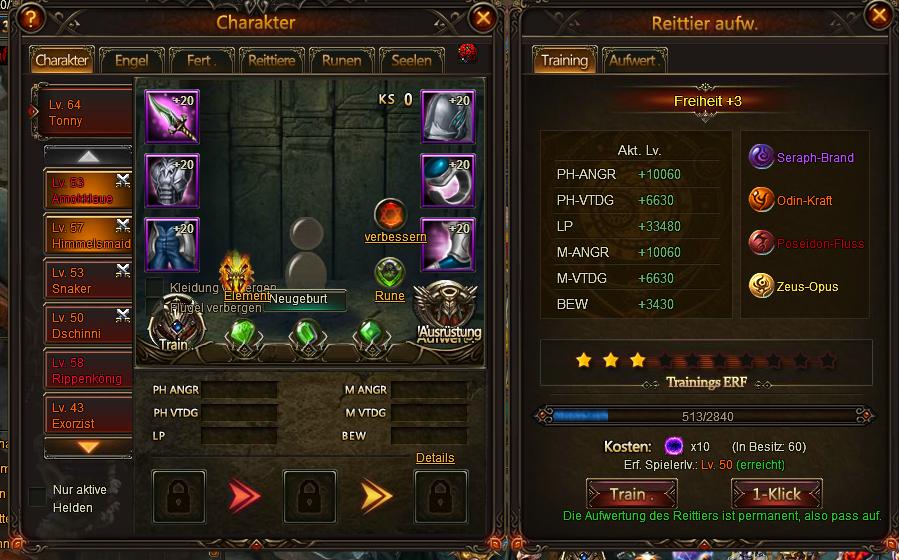Click the verbessern link
The image size is (899, 560).
coord(396,237)
